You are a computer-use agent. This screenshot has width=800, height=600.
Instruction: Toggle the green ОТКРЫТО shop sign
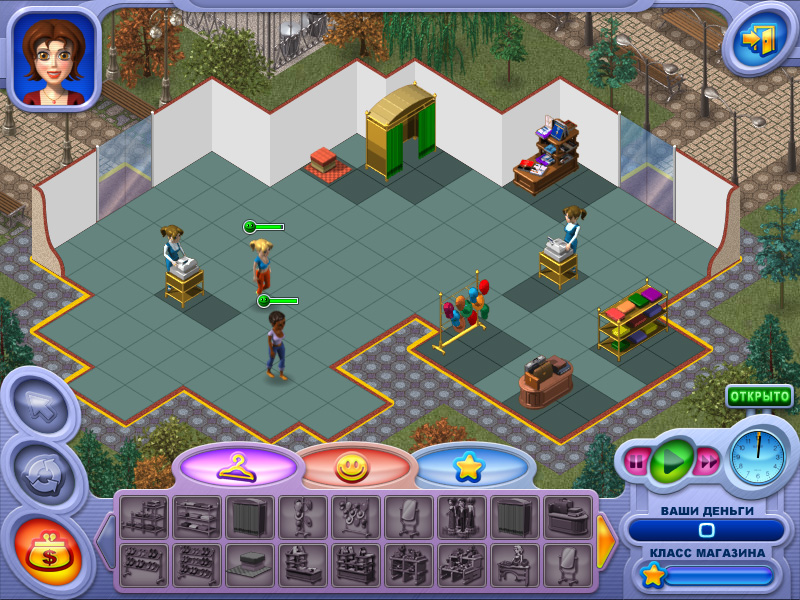tap(759, 396)
